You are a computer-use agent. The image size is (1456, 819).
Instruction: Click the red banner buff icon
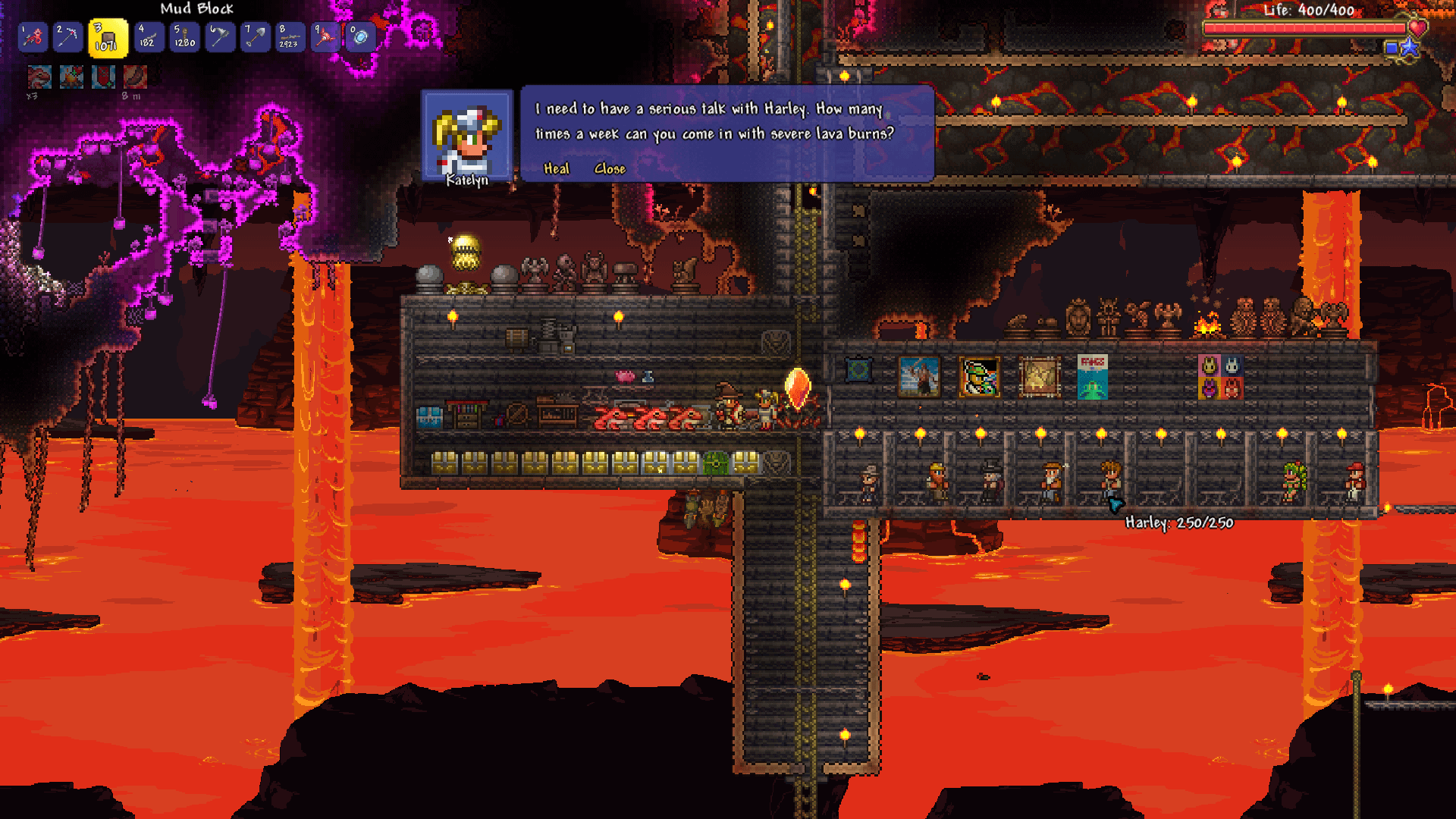click(x=104, y=77)
